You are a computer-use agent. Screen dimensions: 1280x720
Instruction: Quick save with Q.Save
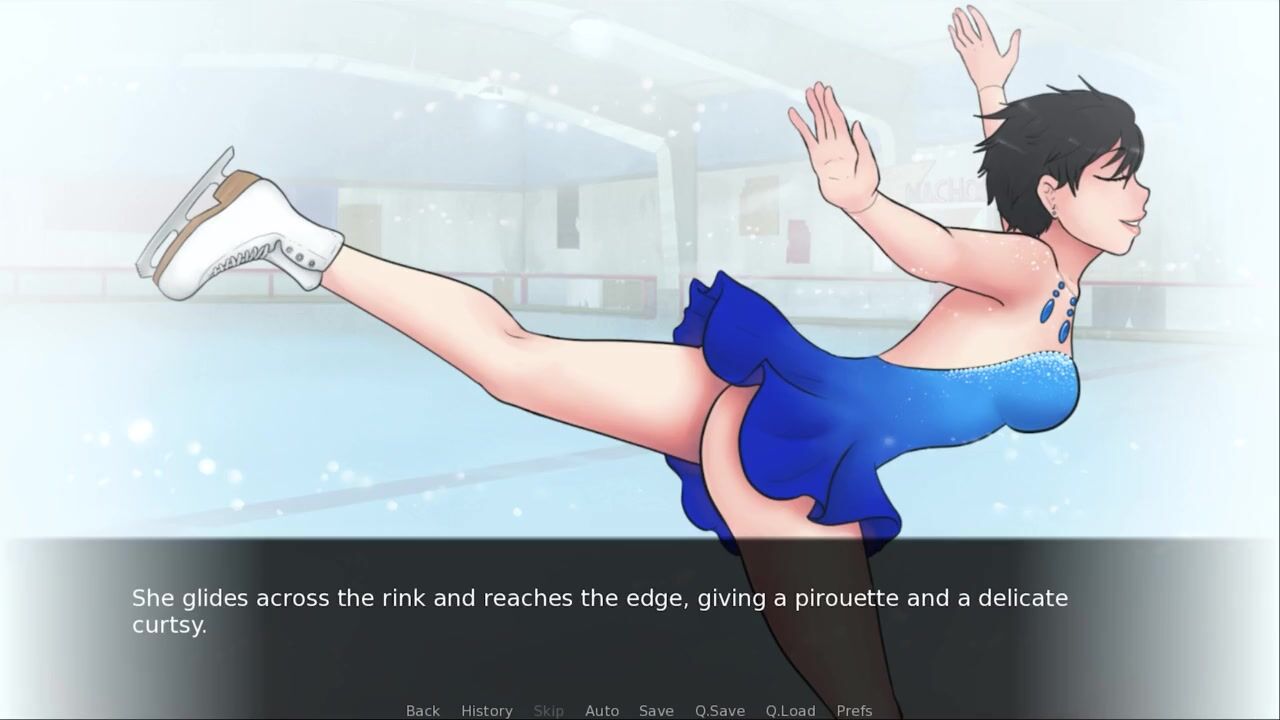[719, 710]
